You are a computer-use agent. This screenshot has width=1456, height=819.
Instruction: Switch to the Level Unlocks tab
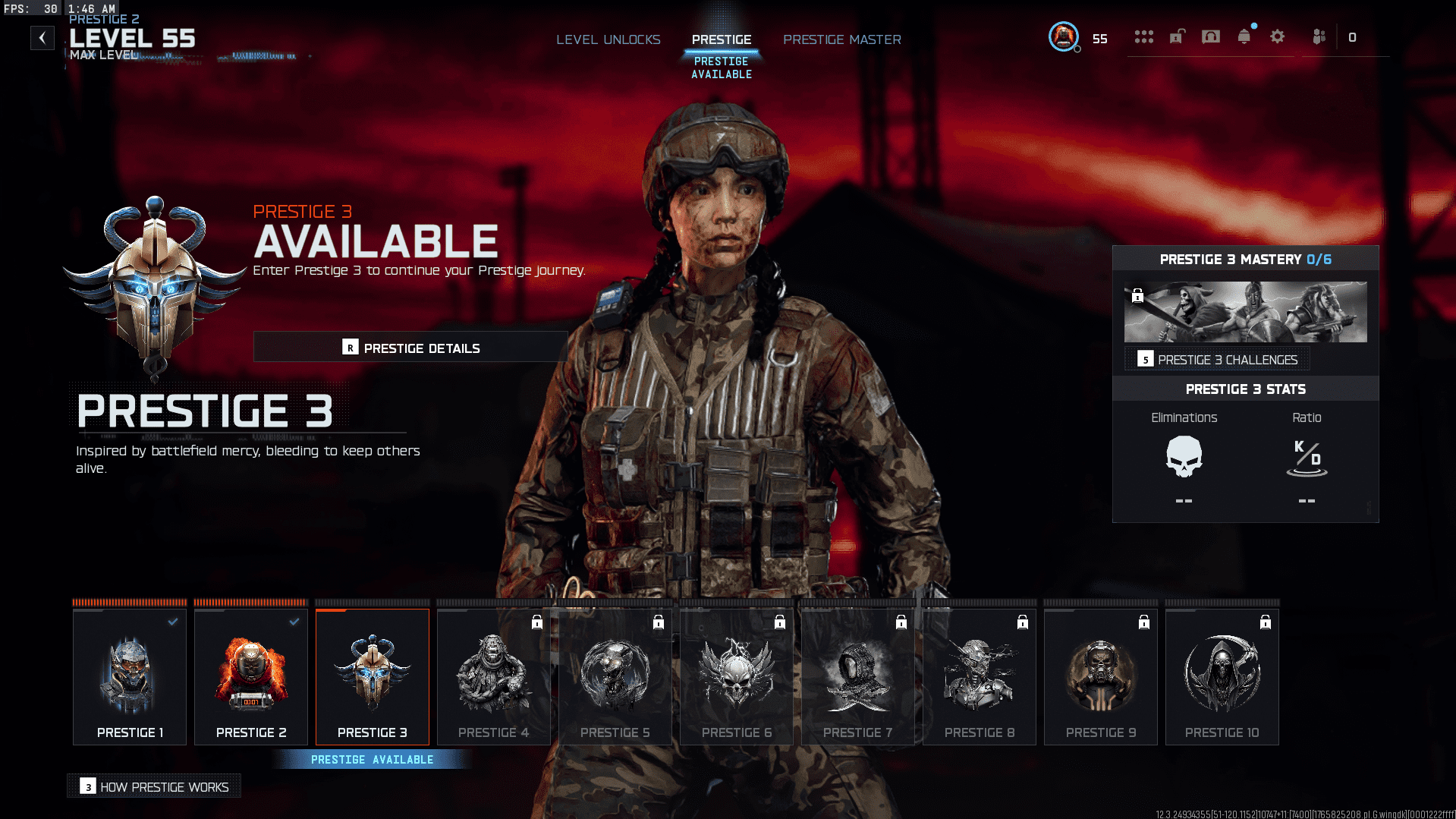pyautogui.click(x=608, y=39)
